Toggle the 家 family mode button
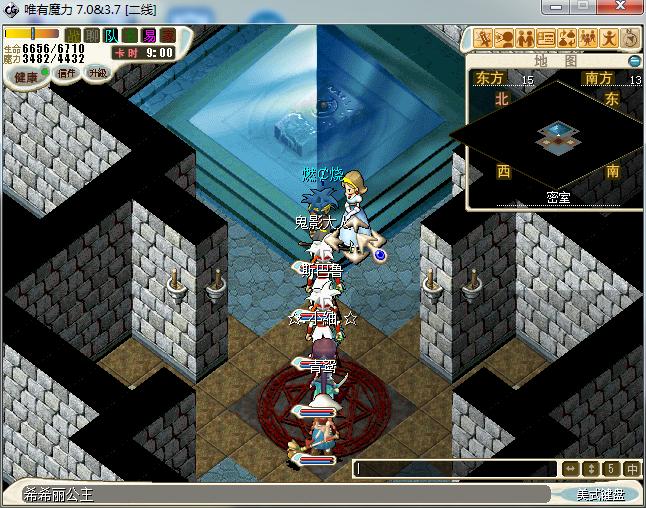The width and height of the screenshot is (646, 508). (x=167, y=35)
